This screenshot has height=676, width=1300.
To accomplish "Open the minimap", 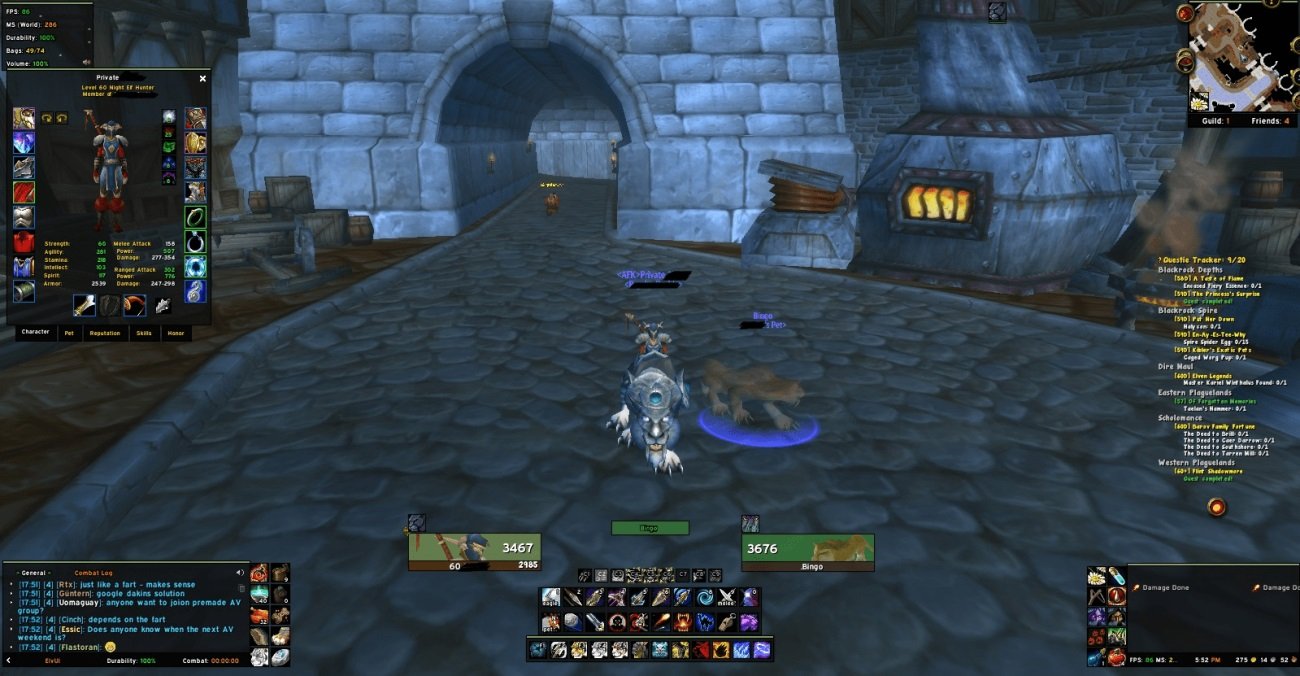I will click(1237, 56).
